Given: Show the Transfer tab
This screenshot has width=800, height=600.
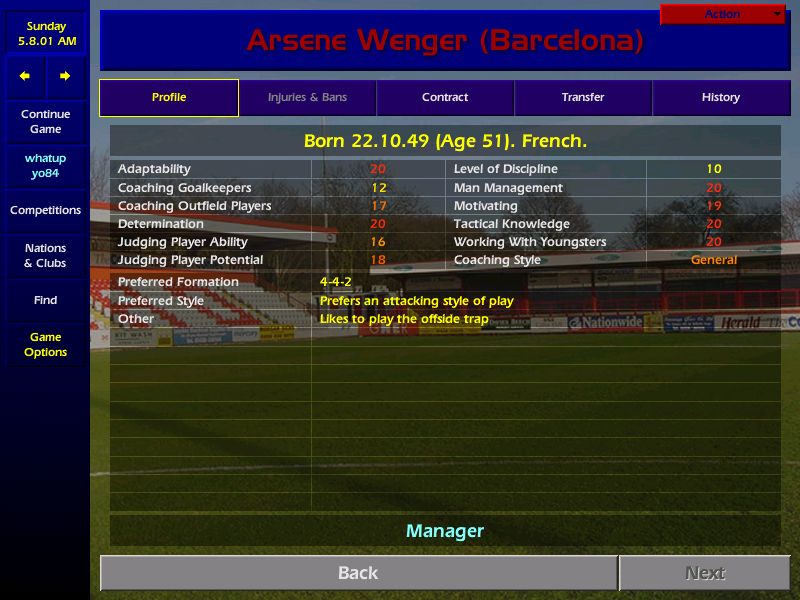Looking at the screenshot, I should point(583,98).
